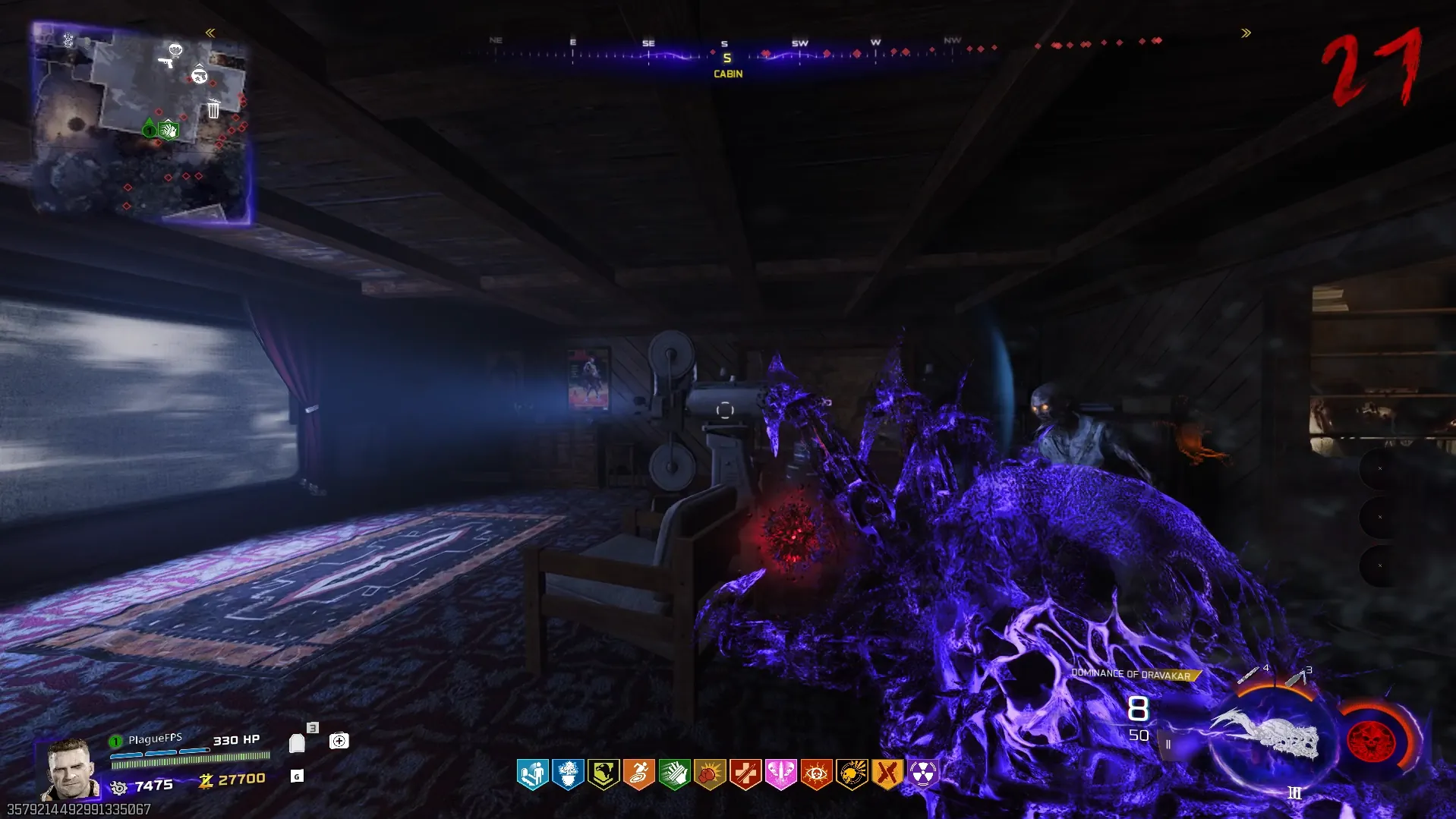1456x819 pixels.
Task: Click the orange skull-eye Death Perception perk
Action: pos(816,774)
